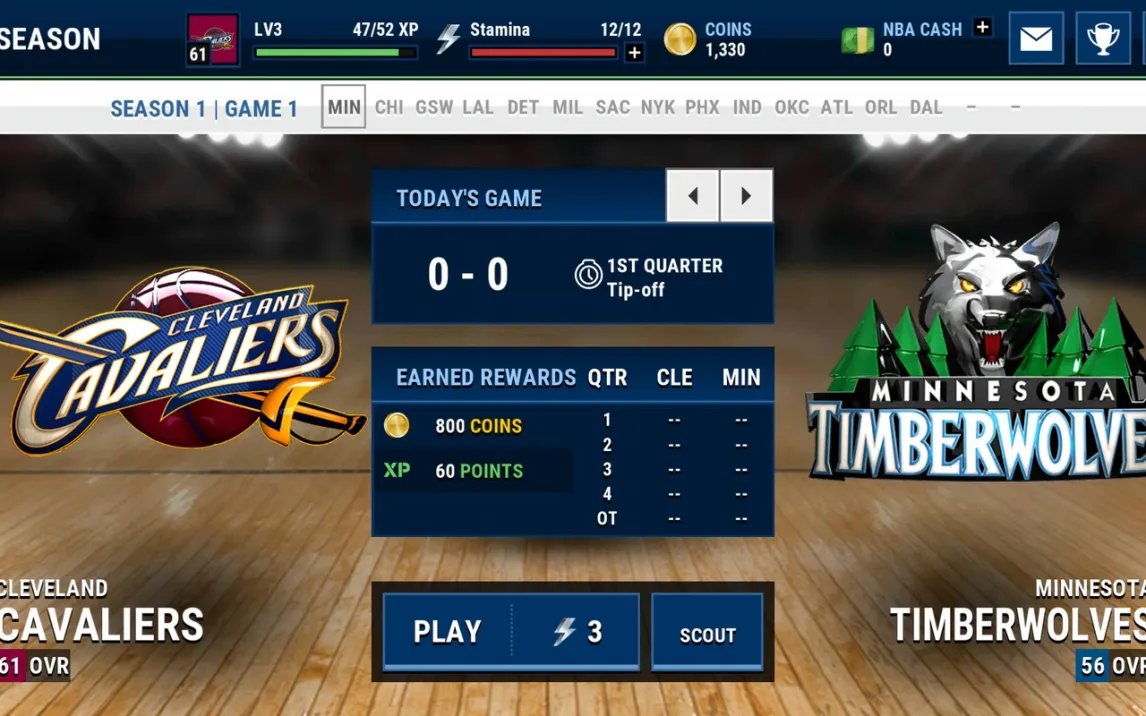1146x716 pixels.
Task: Open the mail inbox envelope icon
Action: [1036, 39]
